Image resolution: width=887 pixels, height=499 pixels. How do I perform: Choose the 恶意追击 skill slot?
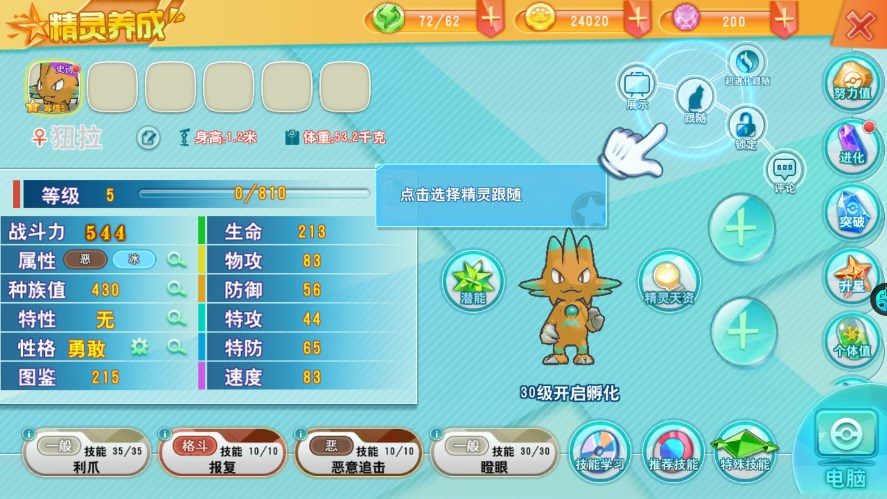359,456
